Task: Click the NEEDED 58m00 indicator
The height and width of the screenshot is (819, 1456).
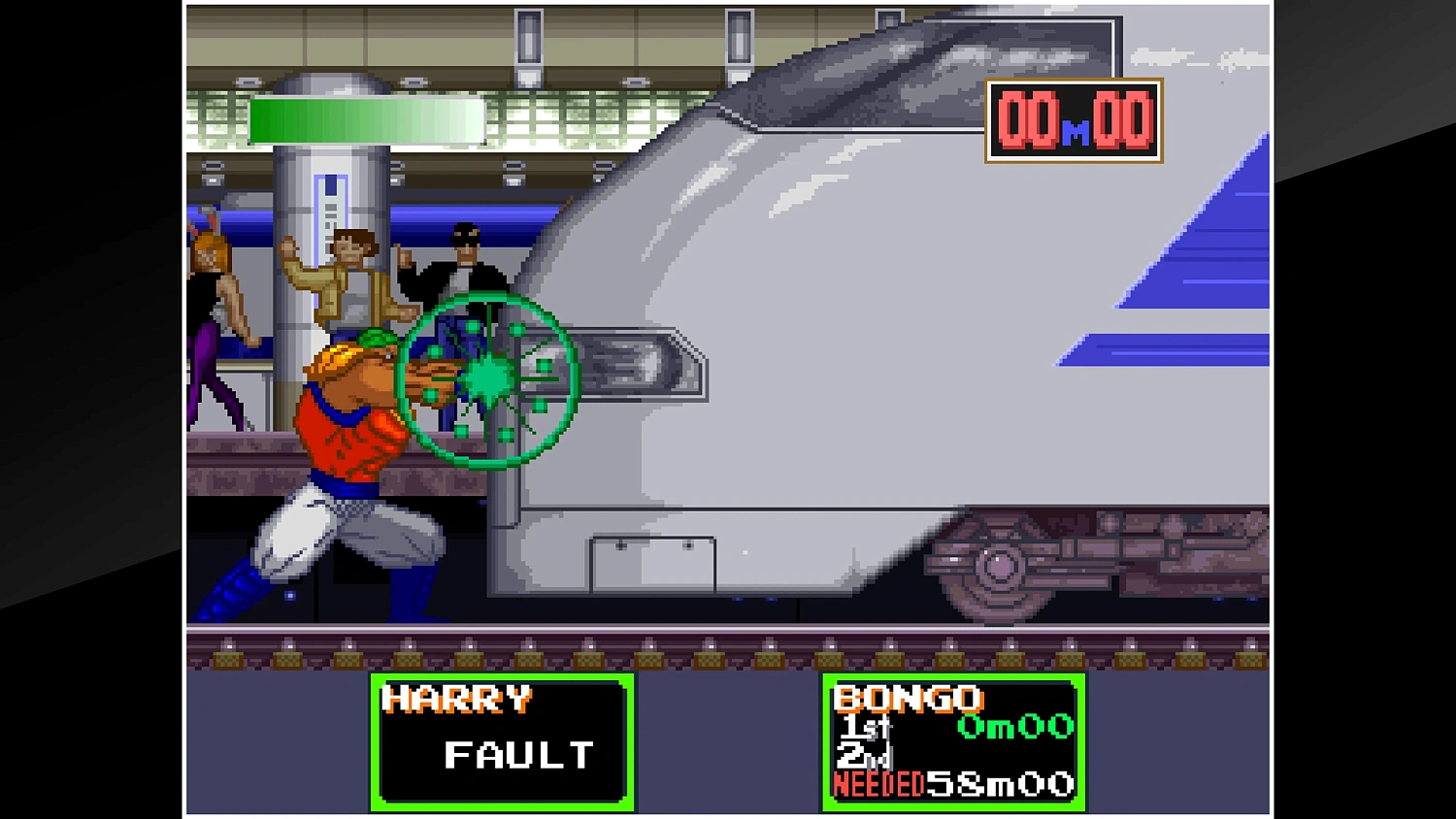Action: click(x=954, y=784)
